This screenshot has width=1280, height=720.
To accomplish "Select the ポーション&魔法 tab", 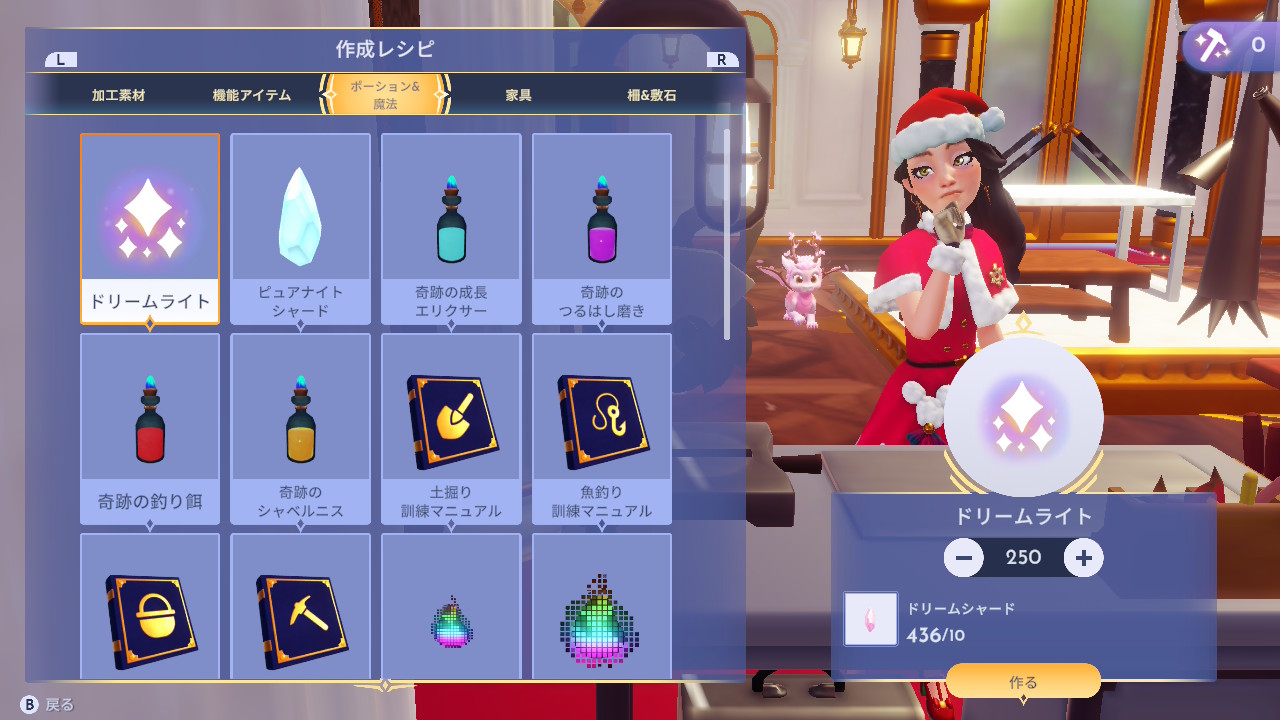I will click(385, 95).
